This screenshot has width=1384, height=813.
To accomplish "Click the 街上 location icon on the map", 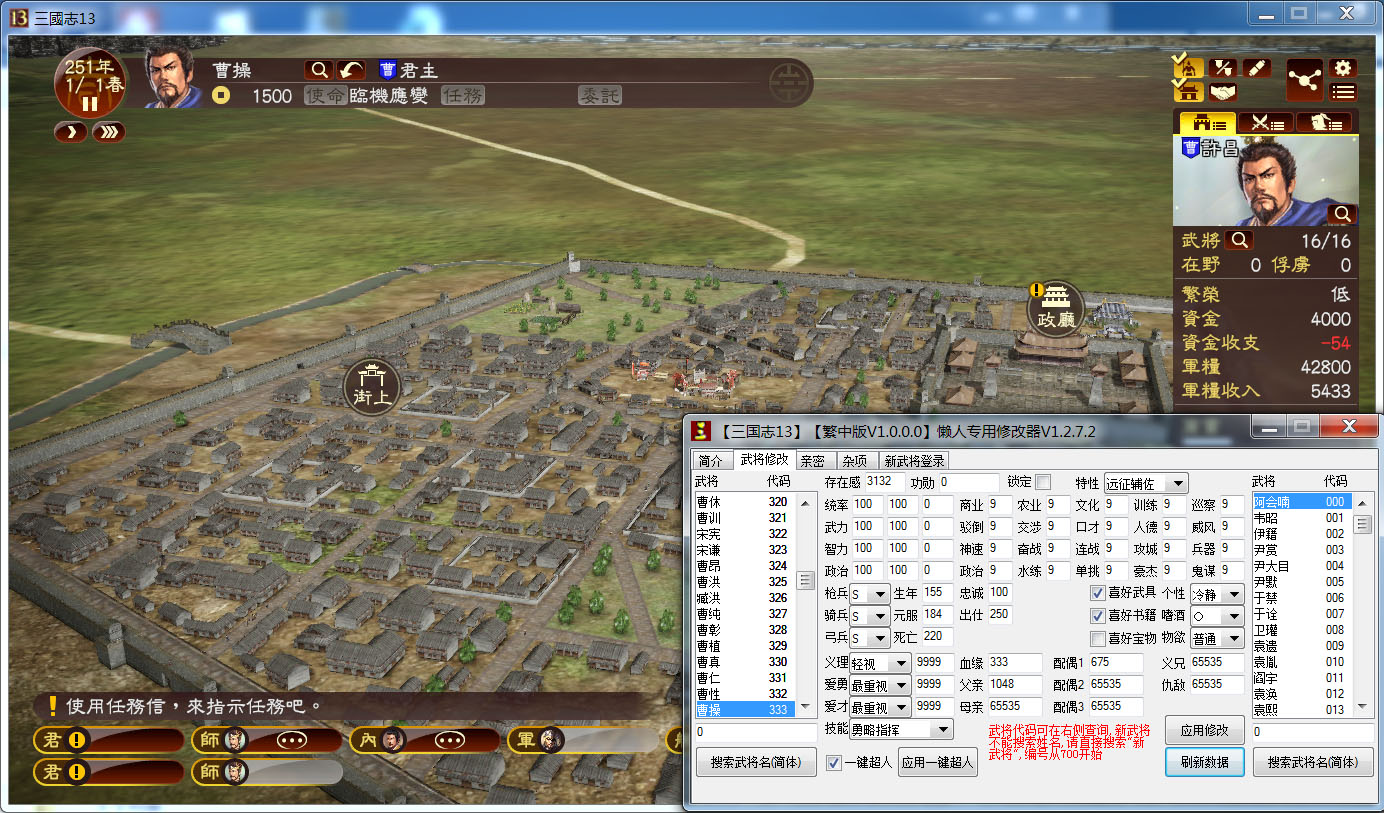I will point(370,387).
